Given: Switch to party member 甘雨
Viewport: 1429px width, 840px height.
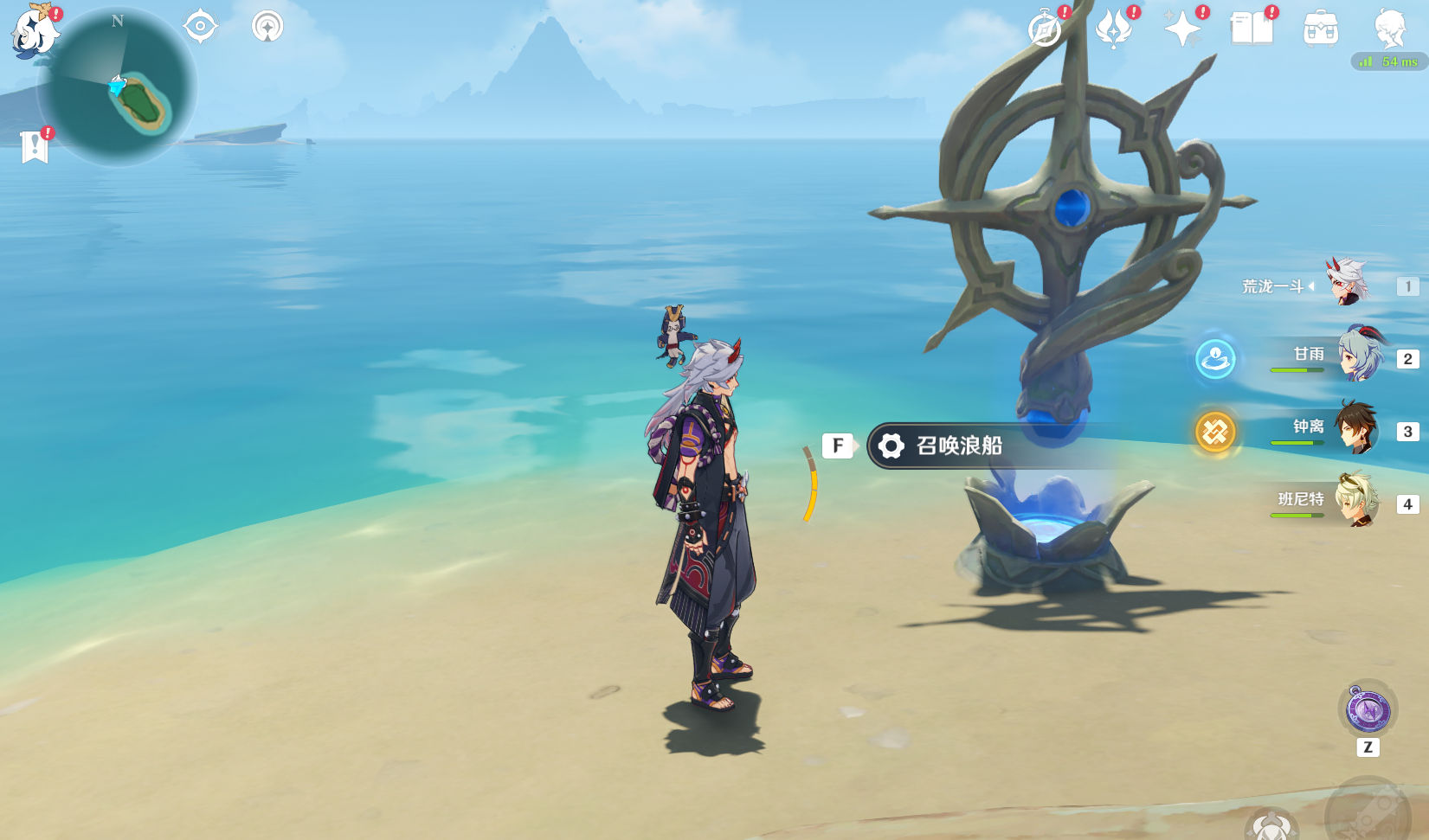Looking at the screenshot, I should [x=1360, y=356].
